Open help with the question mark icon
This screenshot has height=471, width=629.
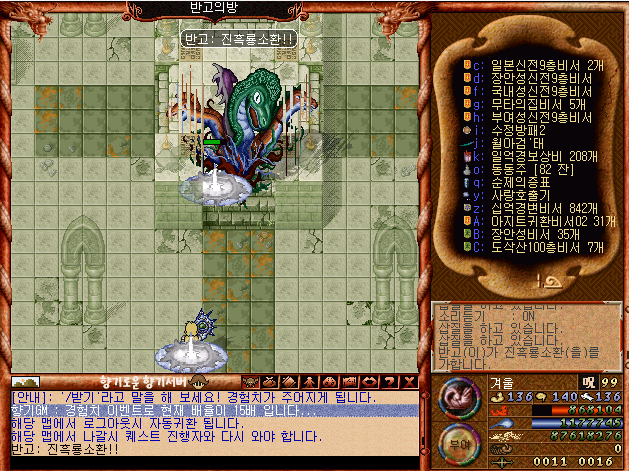click(x=391, y=381)
